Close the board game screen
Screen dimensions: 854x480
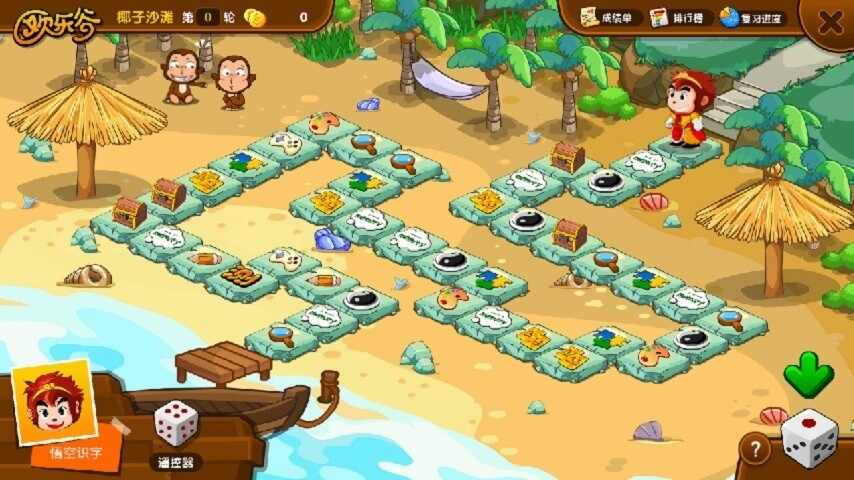point(830,22)
